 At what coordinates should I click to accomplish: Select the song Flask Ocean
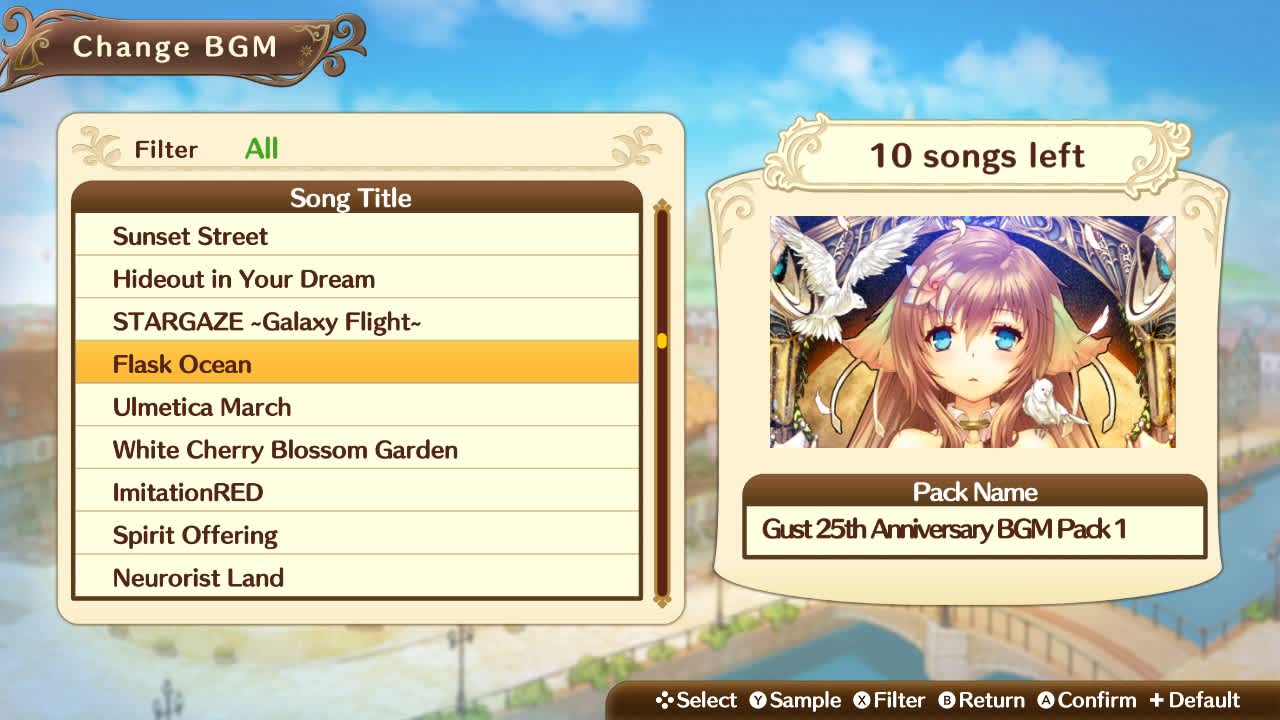(355, 364)
